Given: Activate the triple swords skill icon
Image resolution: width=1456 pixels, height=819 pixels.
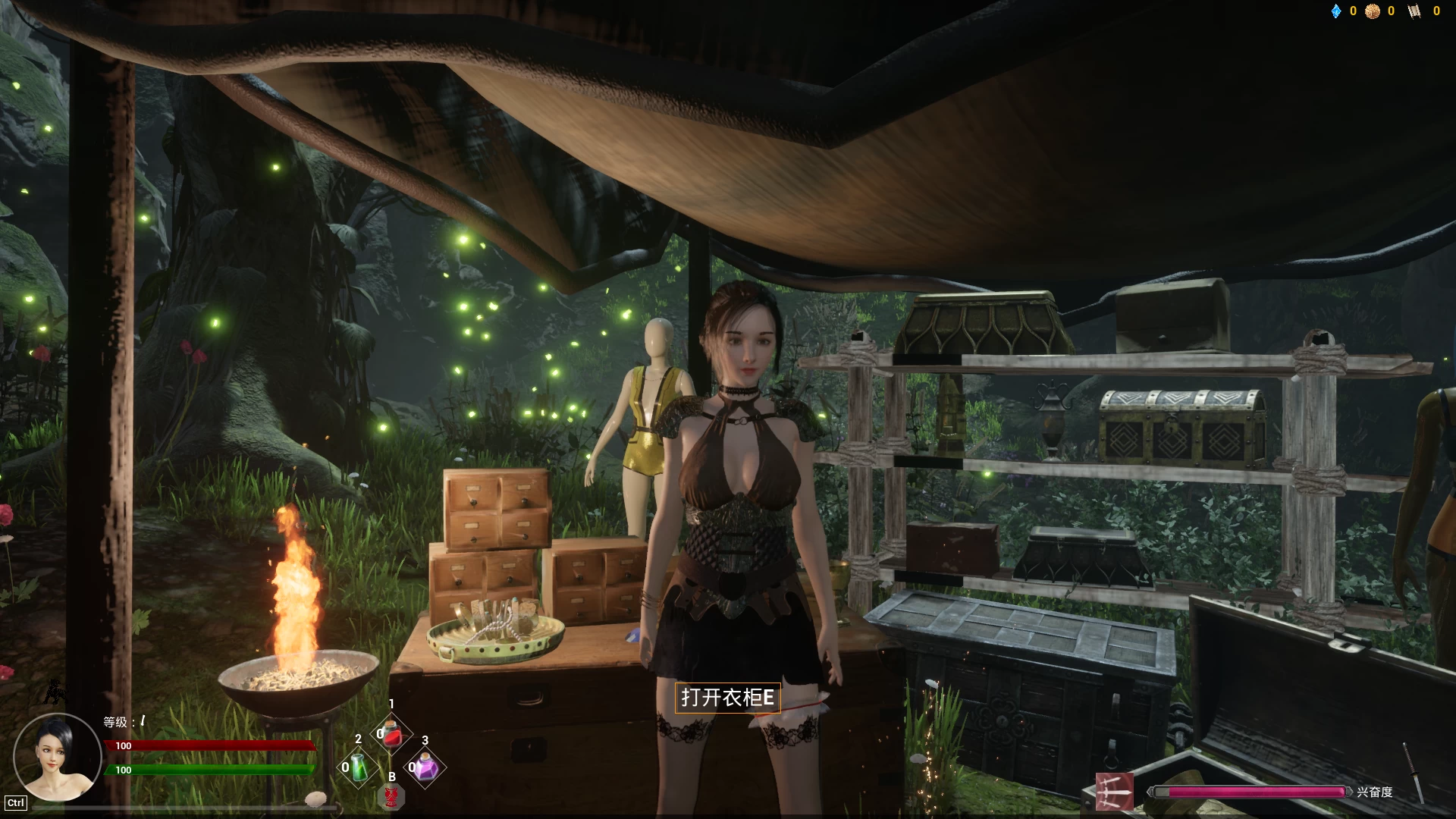Looking at the screenshot, I should pos(1115,792).
